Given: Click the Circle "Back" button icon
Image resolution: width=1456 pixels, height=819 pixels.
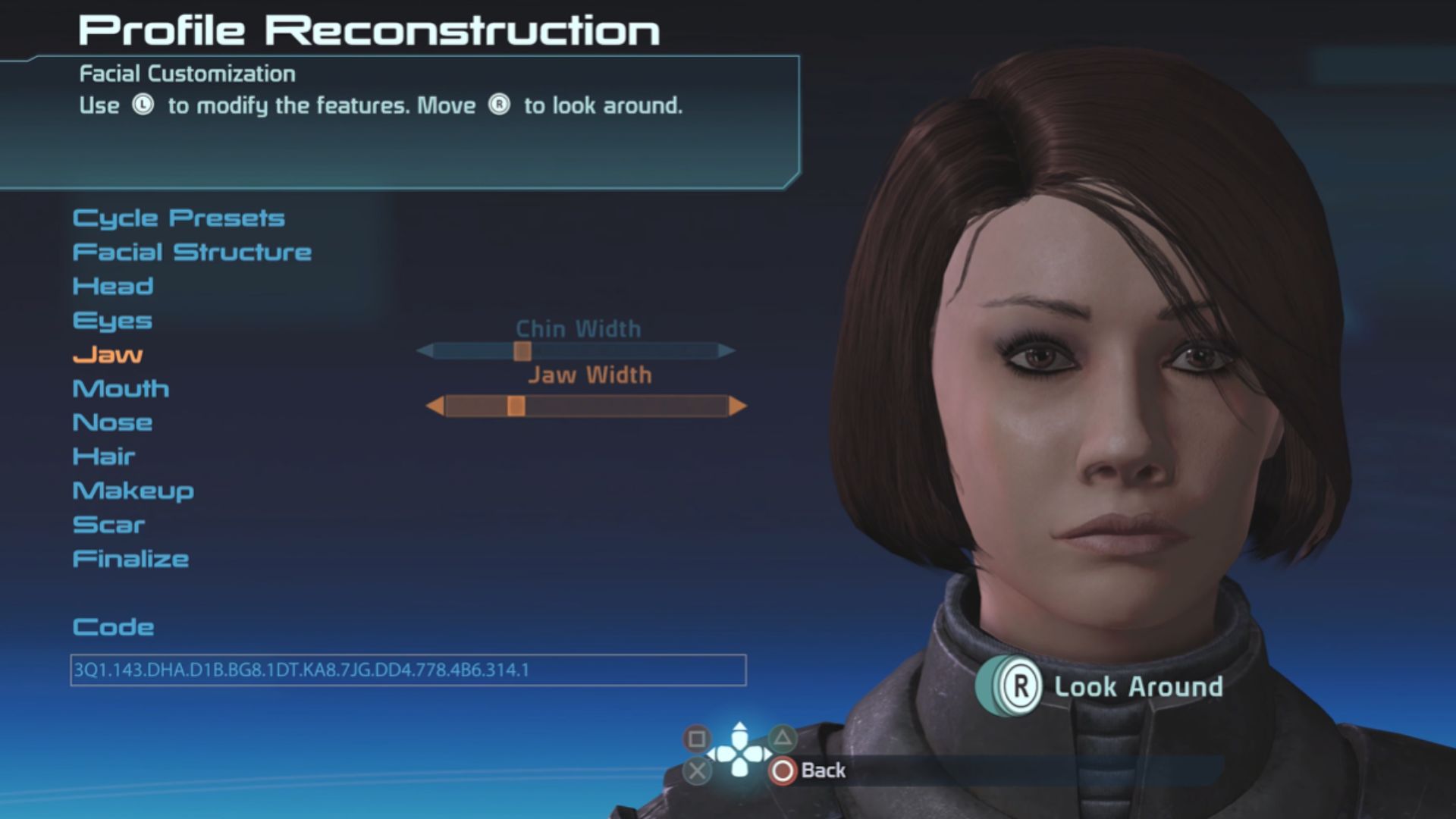Looking at the screenshot, I should (781, 770).
